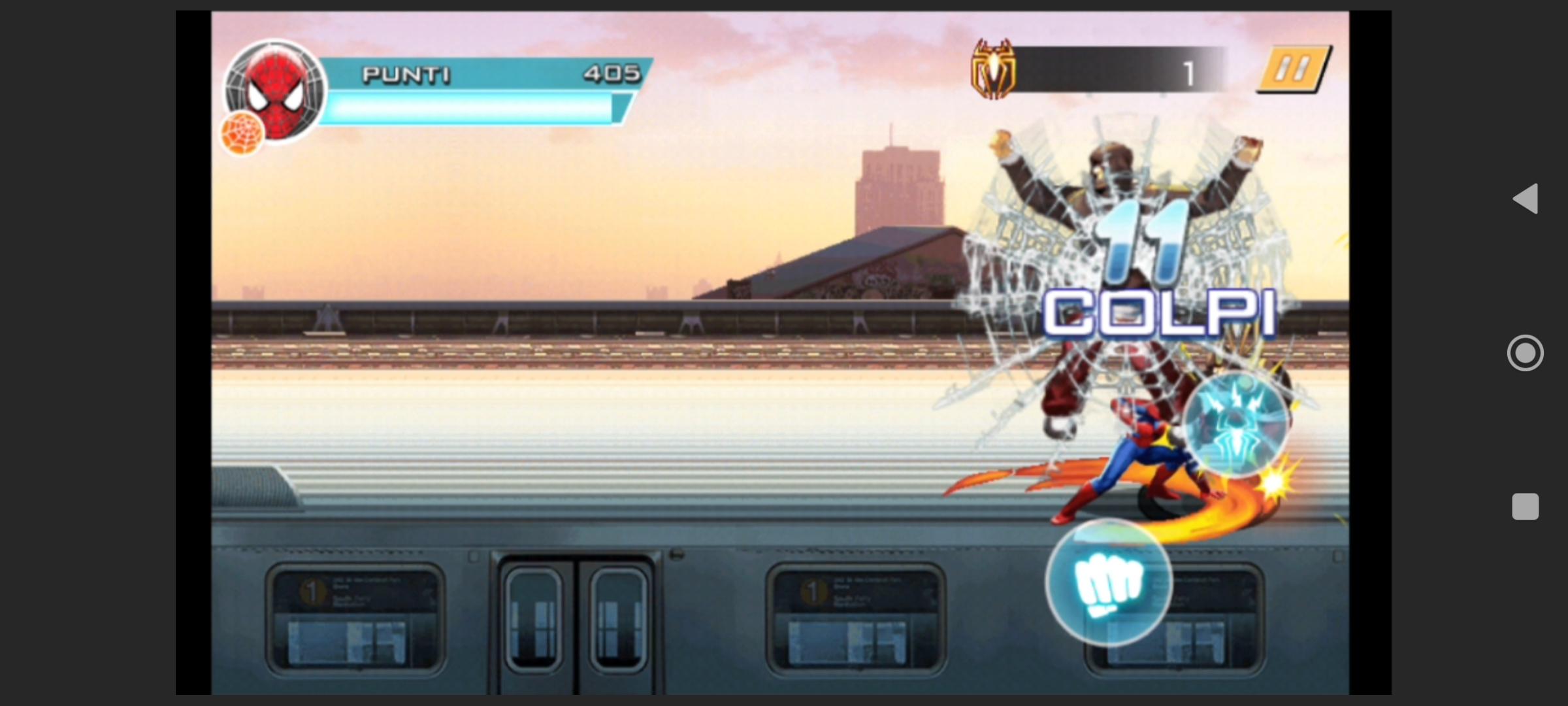Tap the Android back triangle to go back
The image size is (1568, 706).
[1526, 199]
